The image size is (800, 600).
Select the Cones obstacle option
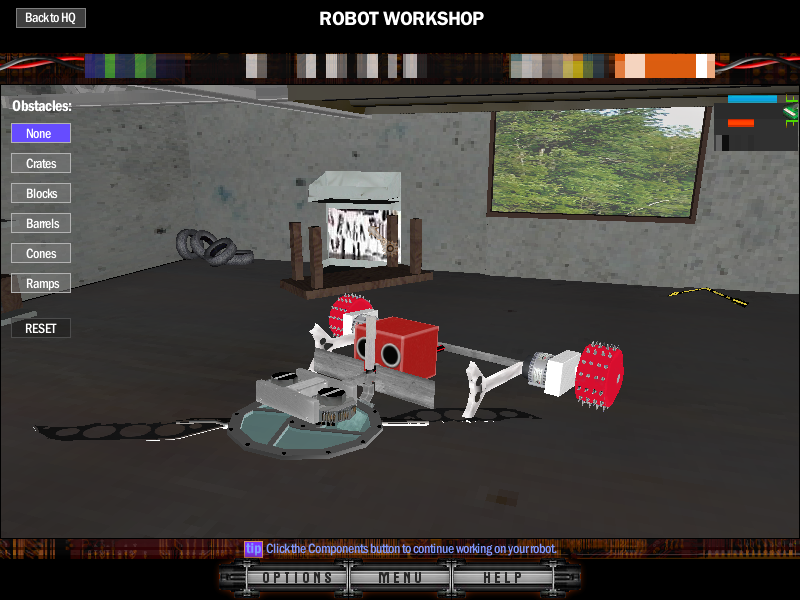click(41, 253)
